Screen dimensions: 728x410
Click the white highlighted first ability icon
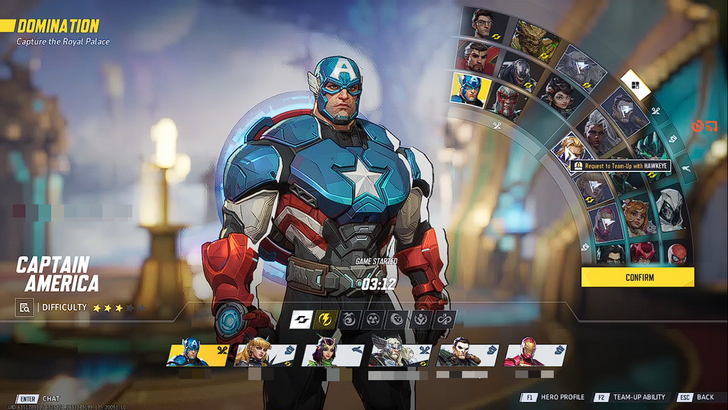[x=301, y=320]
